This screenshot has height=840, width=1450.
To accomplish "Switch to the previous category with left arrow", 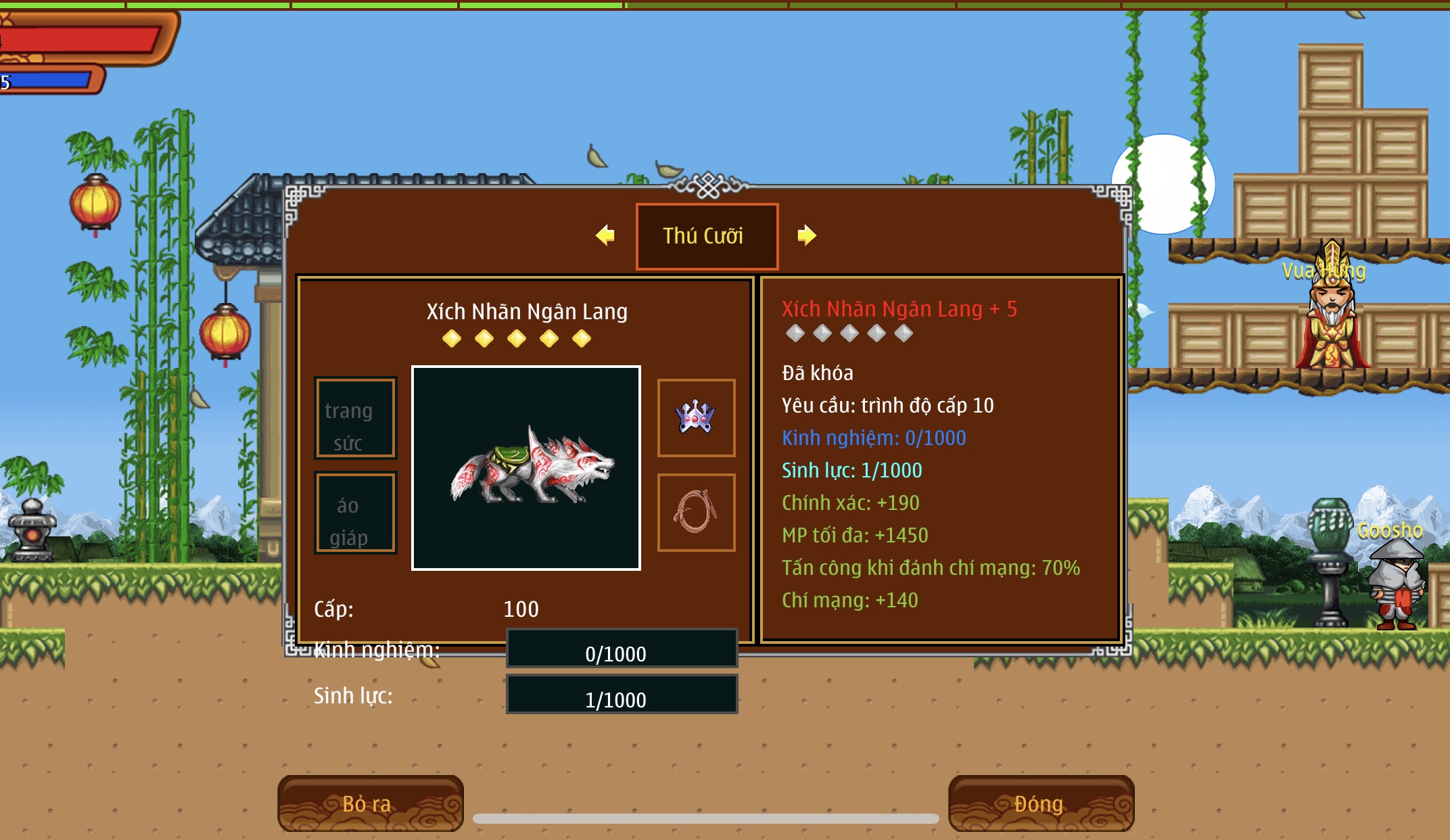I will [605, 235].
